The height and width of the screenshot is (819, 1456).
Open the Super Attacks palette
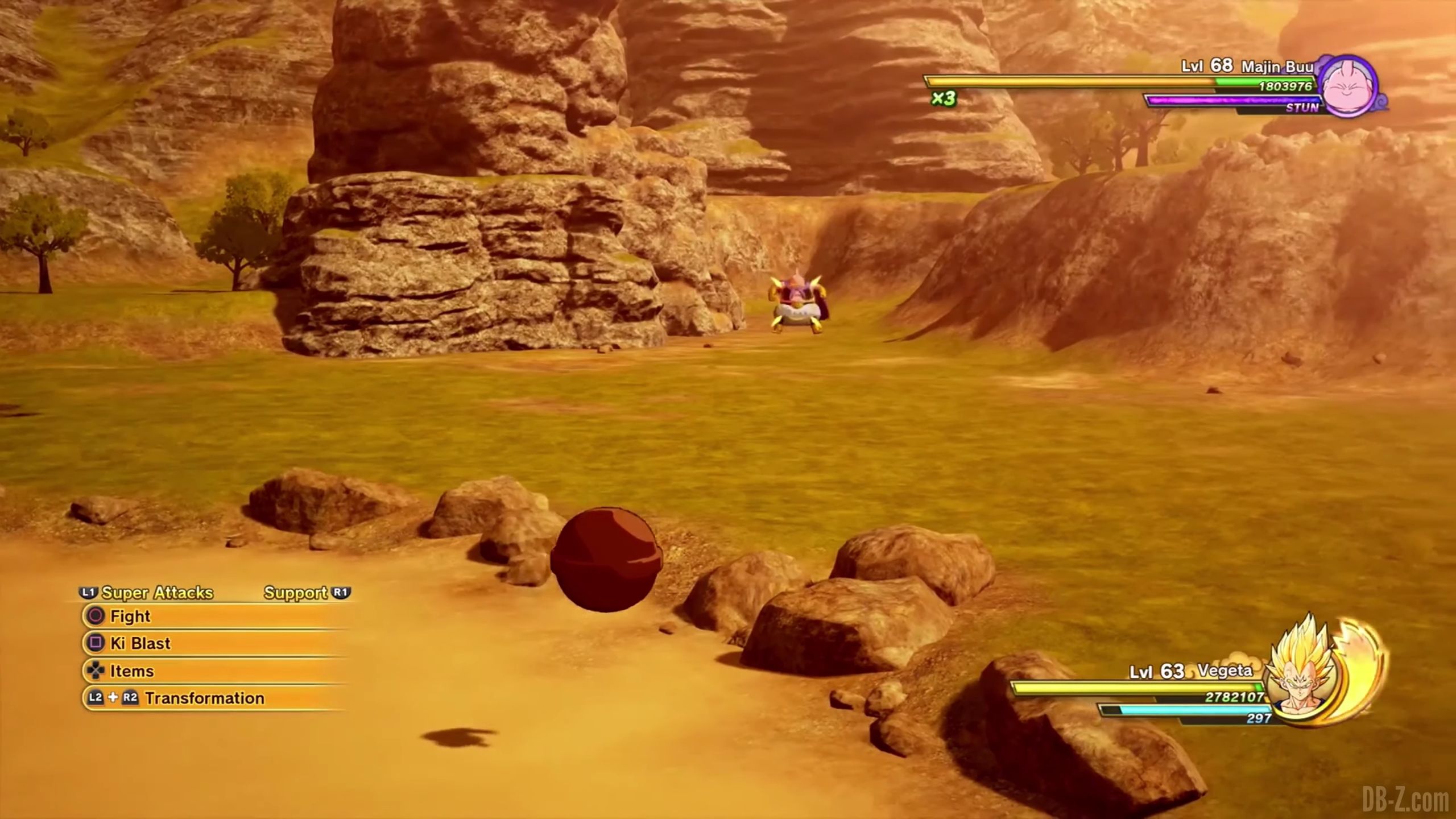(x=156, y=593)
